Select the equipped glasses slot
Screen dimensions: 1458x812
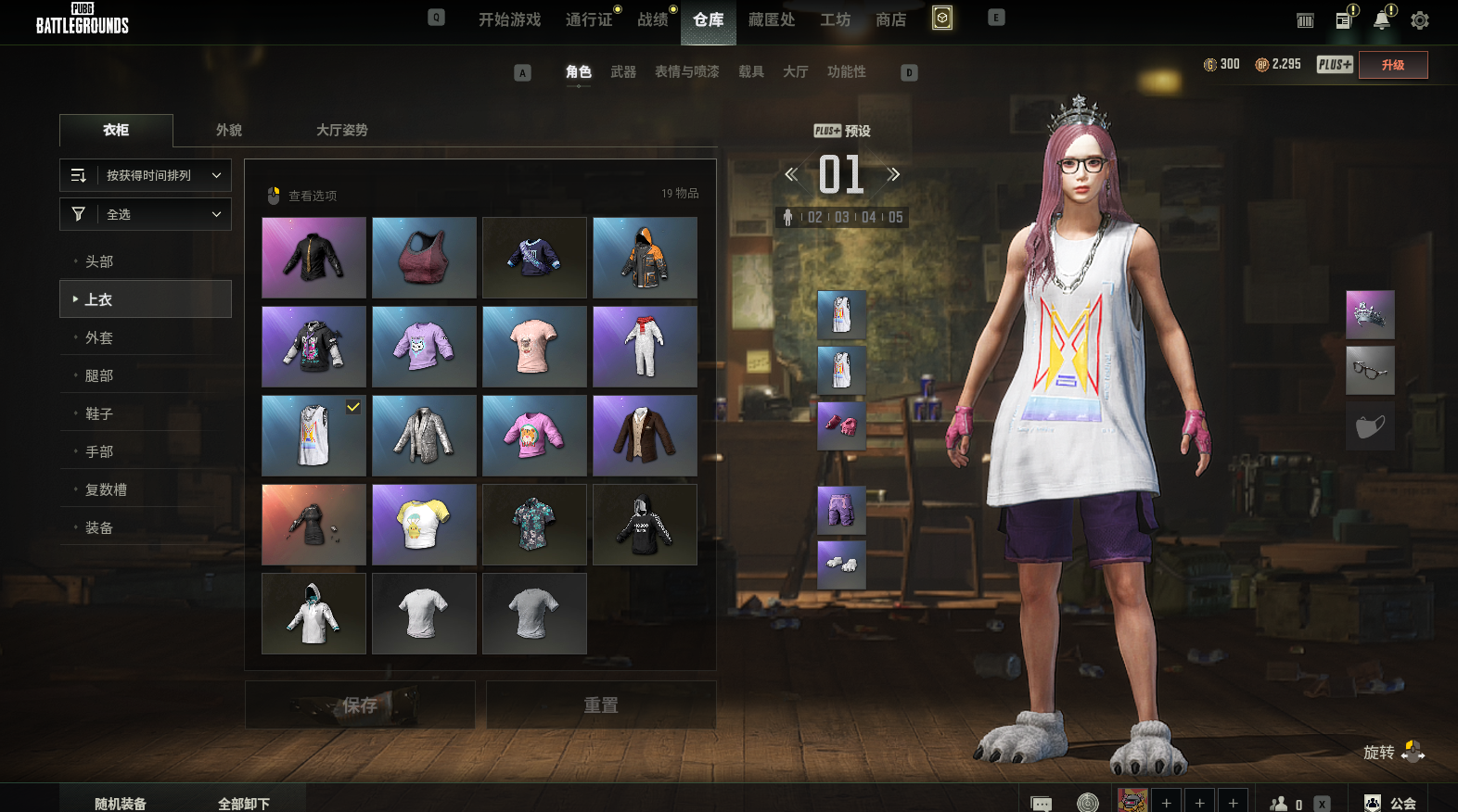(1370, 371)
